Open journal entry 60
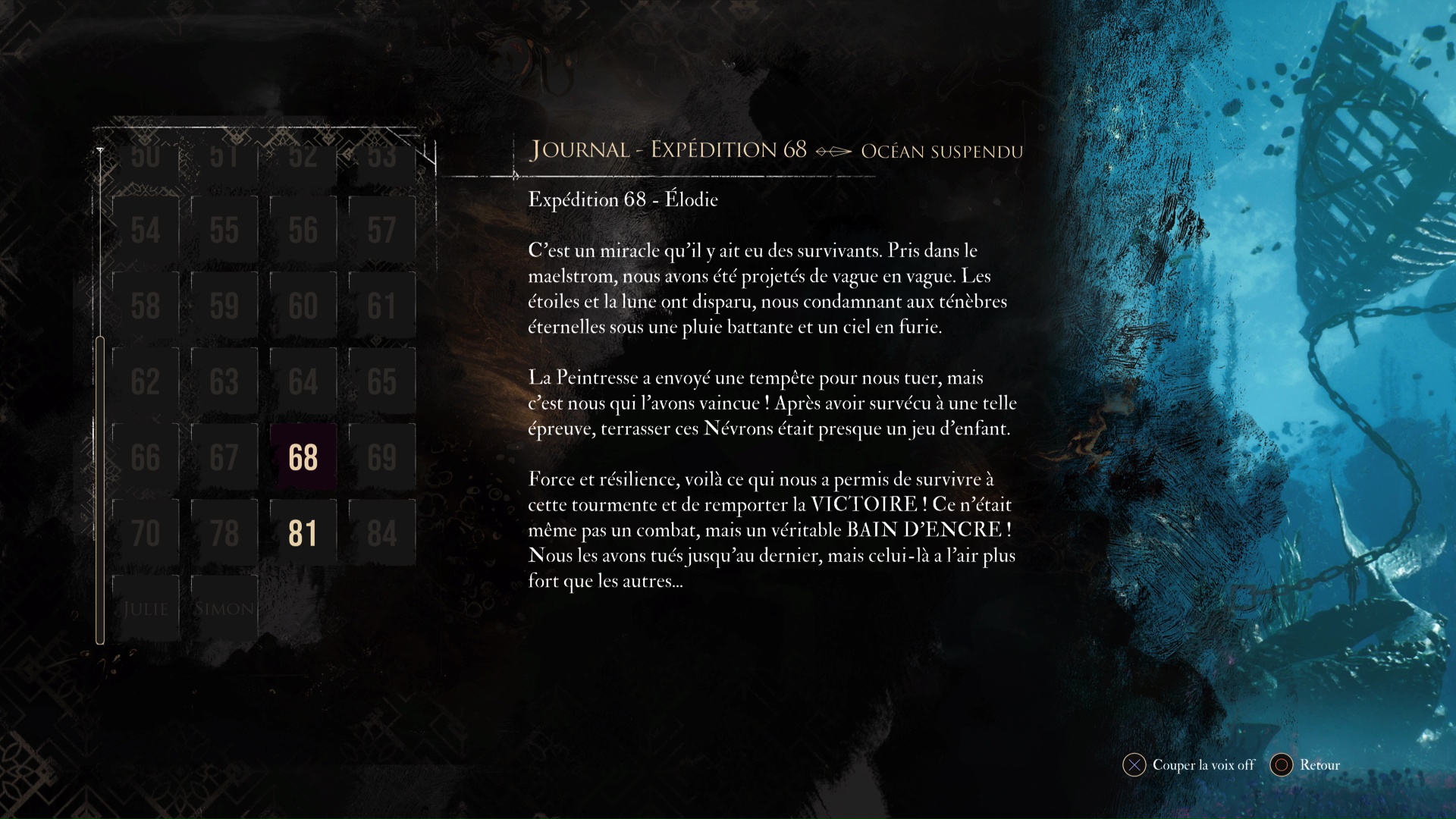 [x=303, y=306]
